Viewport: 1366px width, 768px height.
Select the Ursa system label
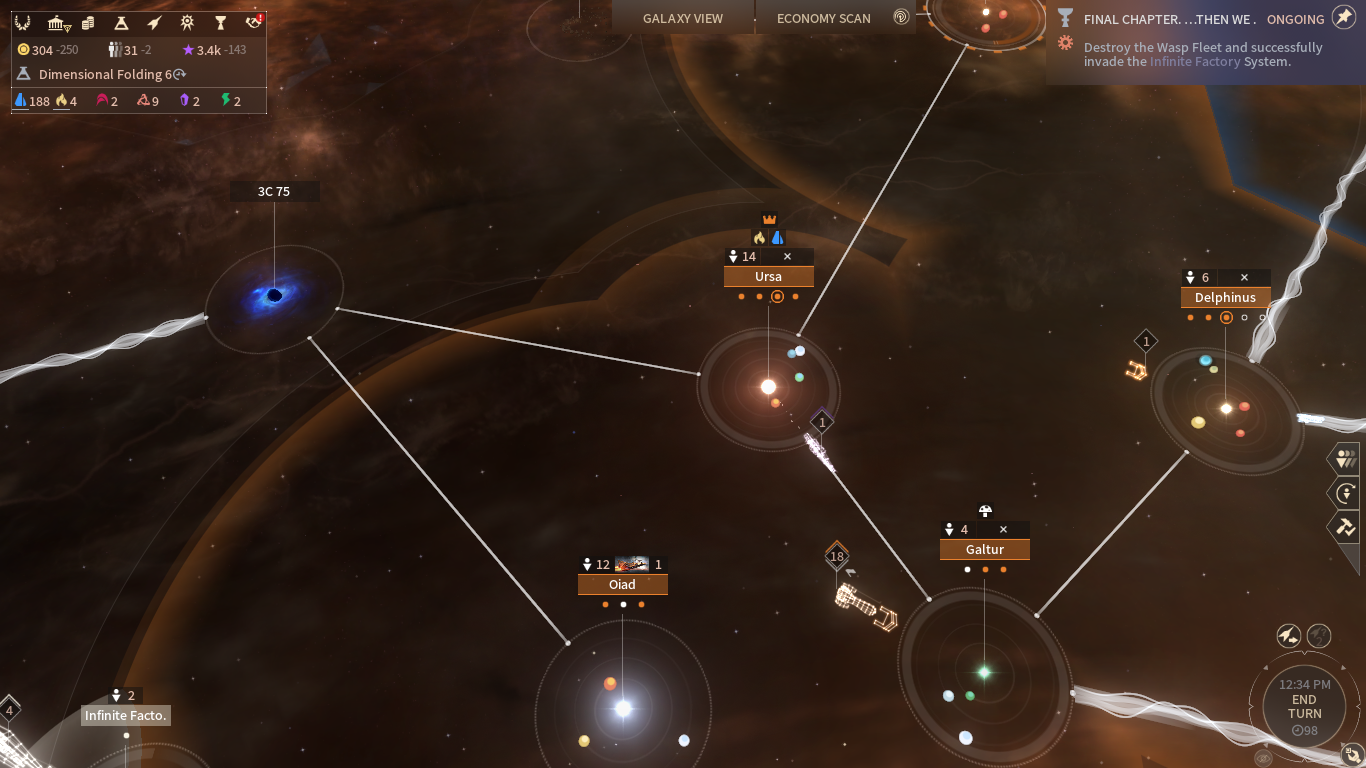(x=768, y=277)
